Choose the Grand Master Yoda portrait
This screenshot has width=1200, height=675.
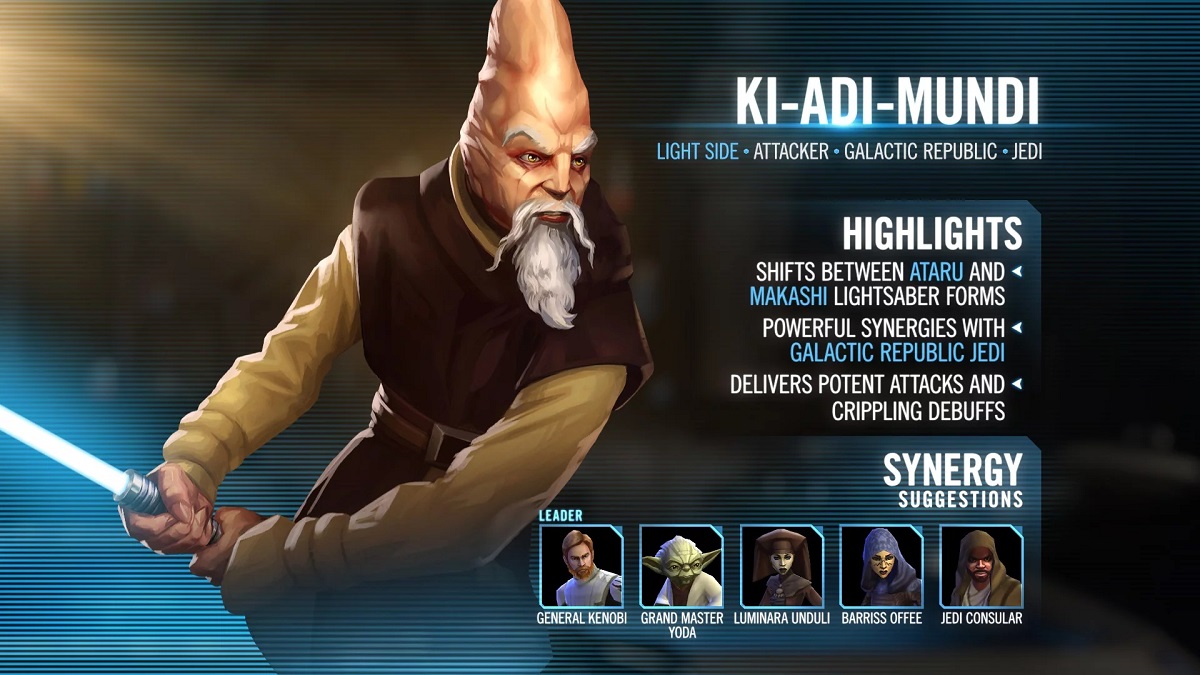pos(681,566)
